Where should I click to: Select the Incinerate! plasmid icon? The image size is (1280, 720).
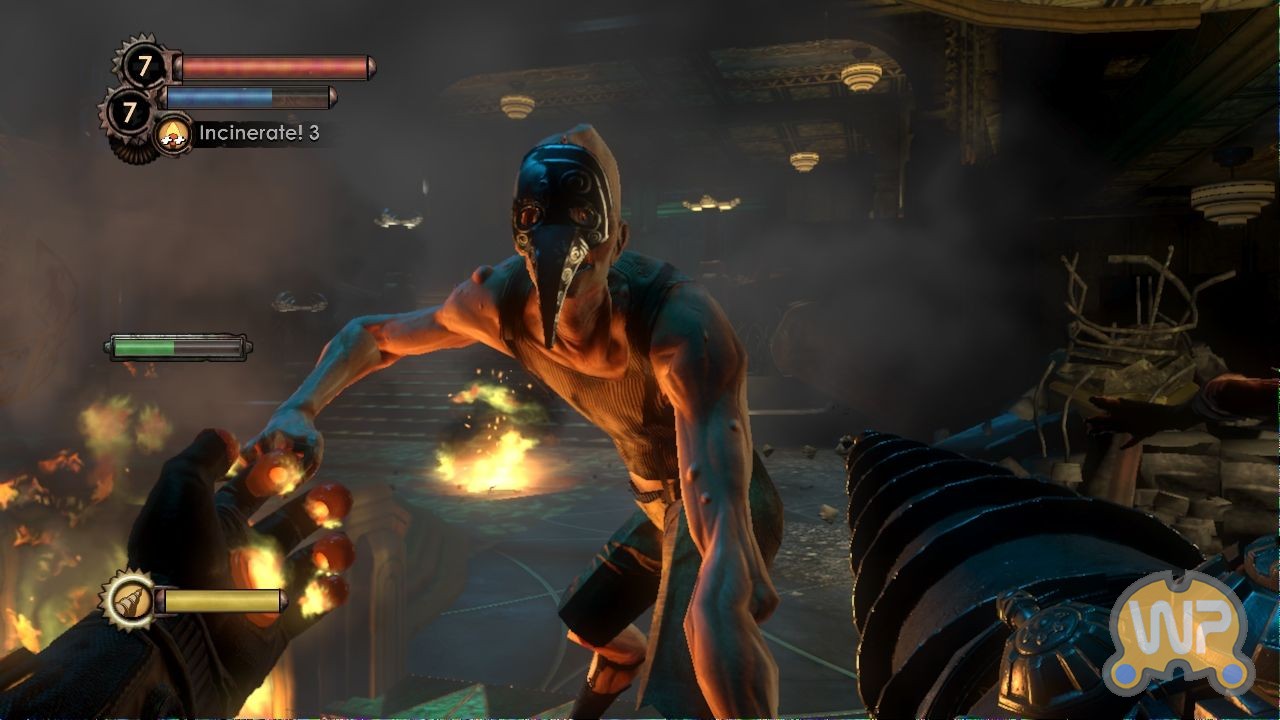click(174, 134)
